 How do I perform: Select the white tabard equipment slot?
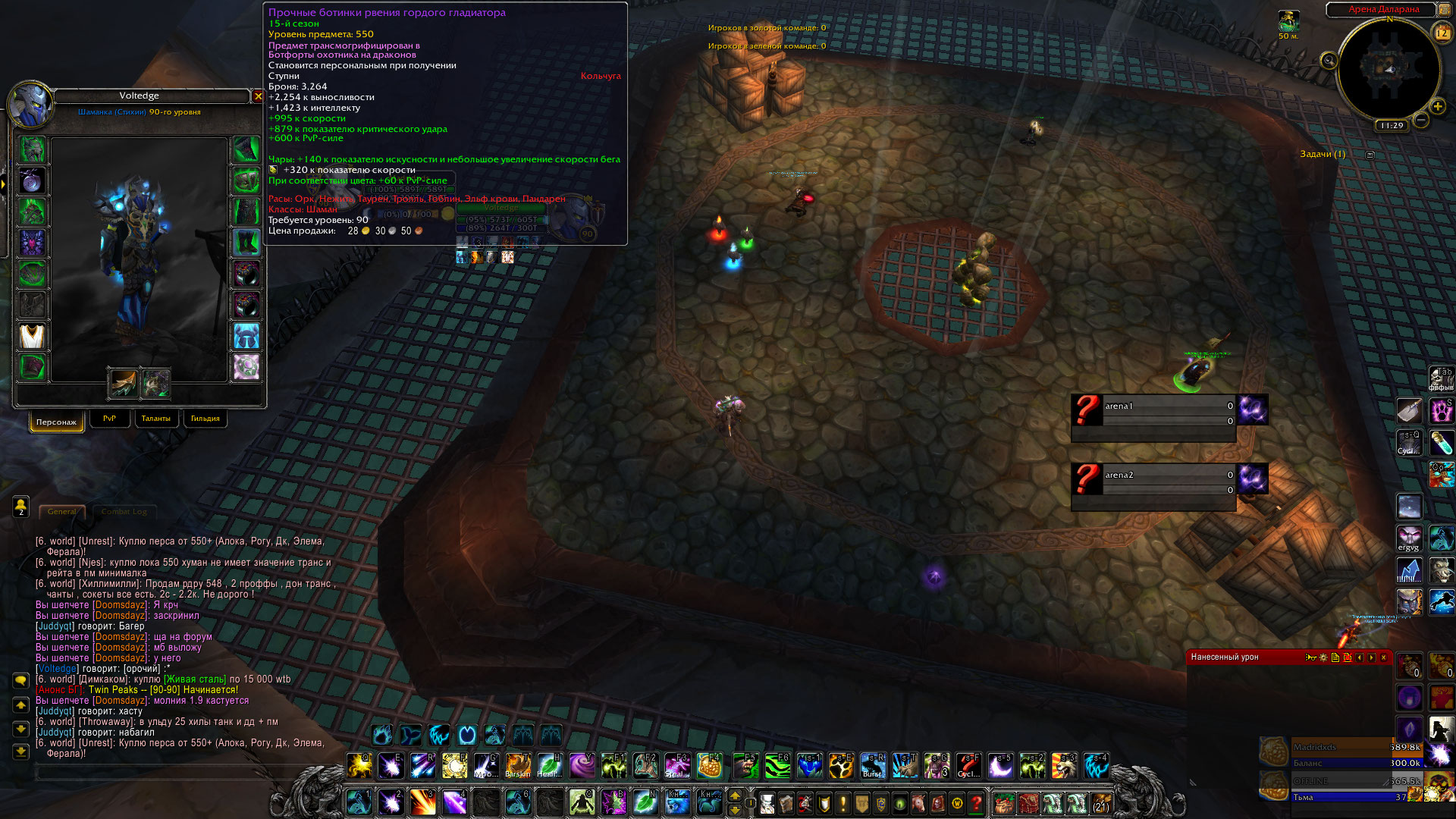coord(32,336)
